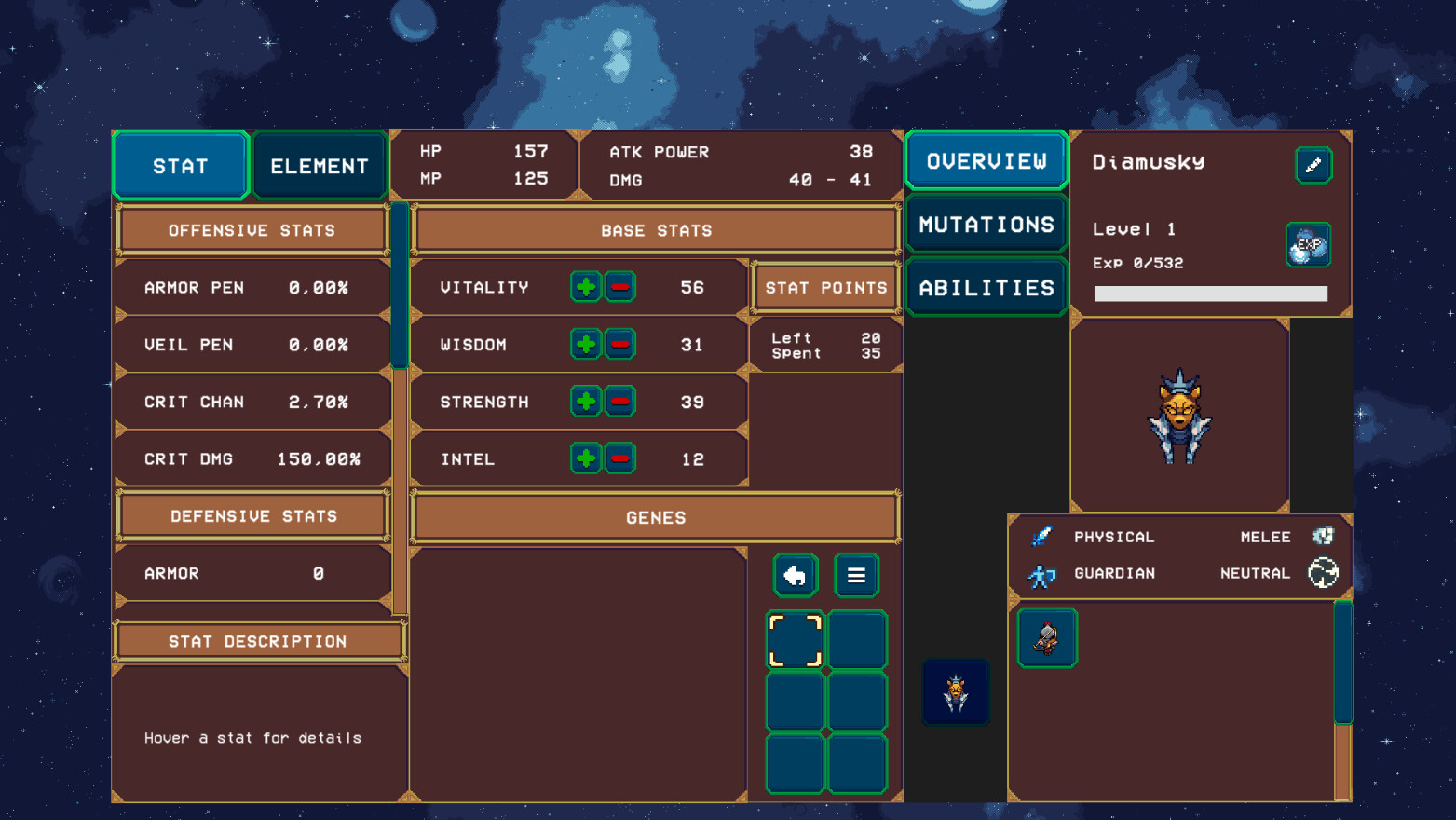The image size is (1456, 820).
Task: Open the genes list menu icon
Action: coord(855,575)
